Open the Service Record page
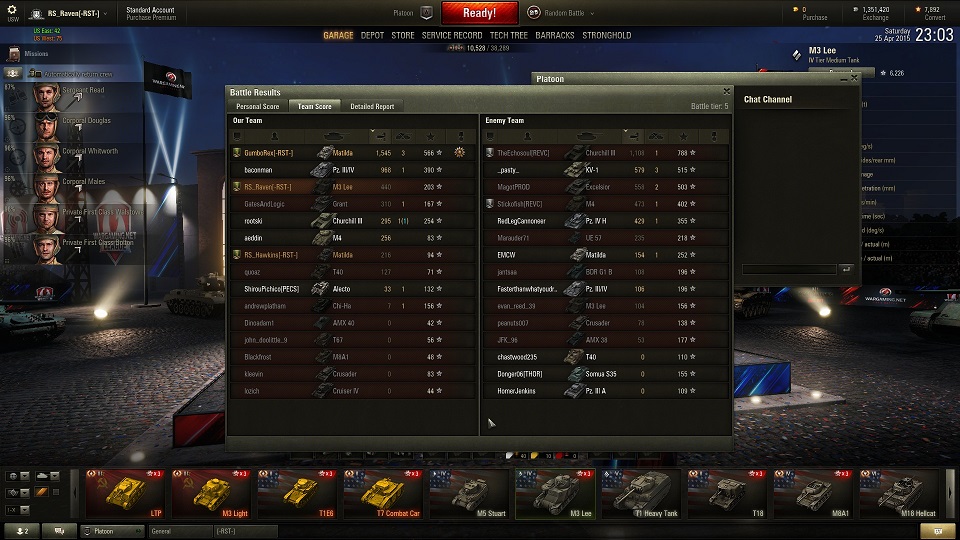Screen dimensions: 960x540 coord(452,35)
